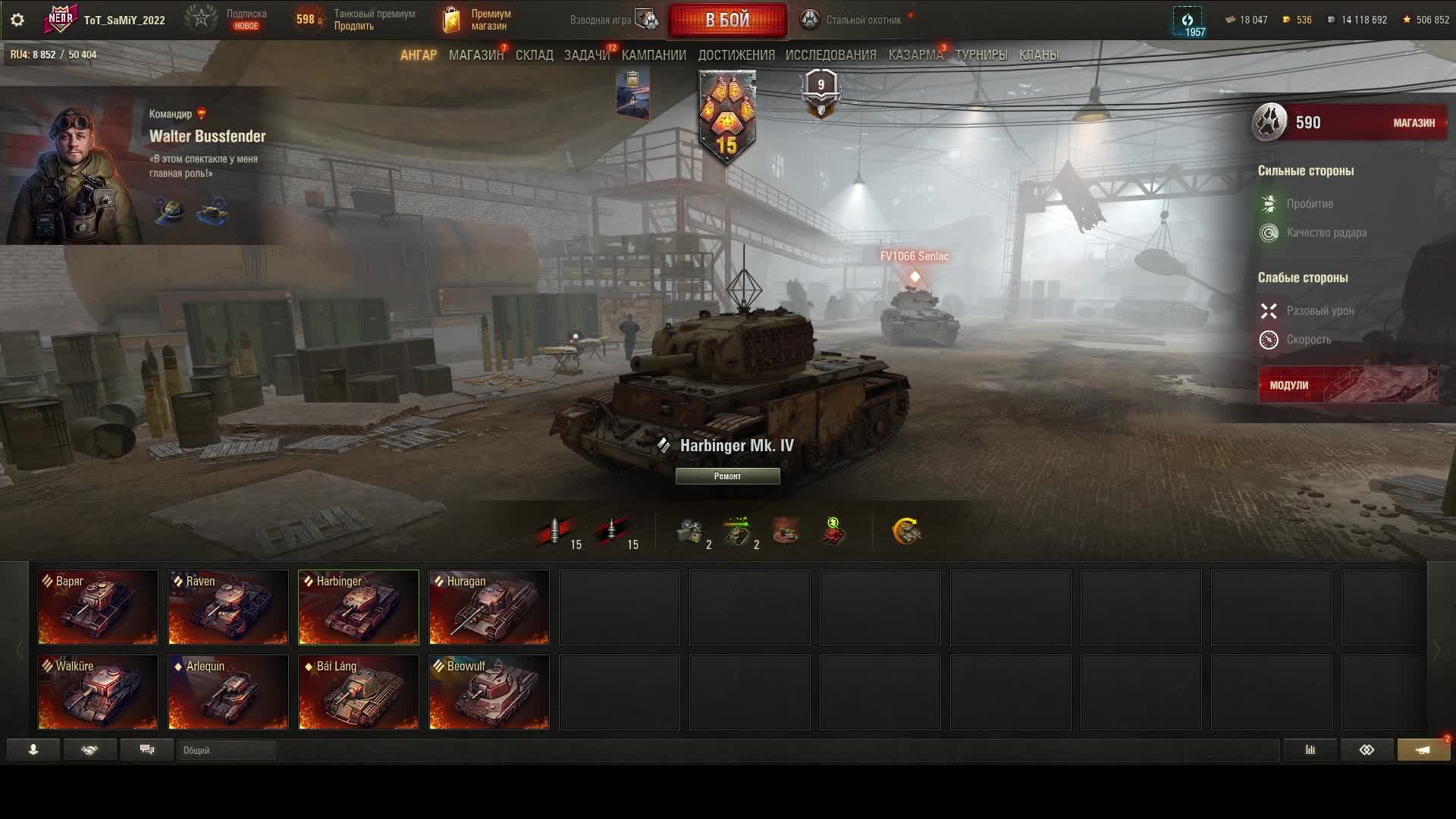The width and height of the screenshot is (1456, 819).
Task: Select the Варяг tank card
Action: tap(98, 607)
